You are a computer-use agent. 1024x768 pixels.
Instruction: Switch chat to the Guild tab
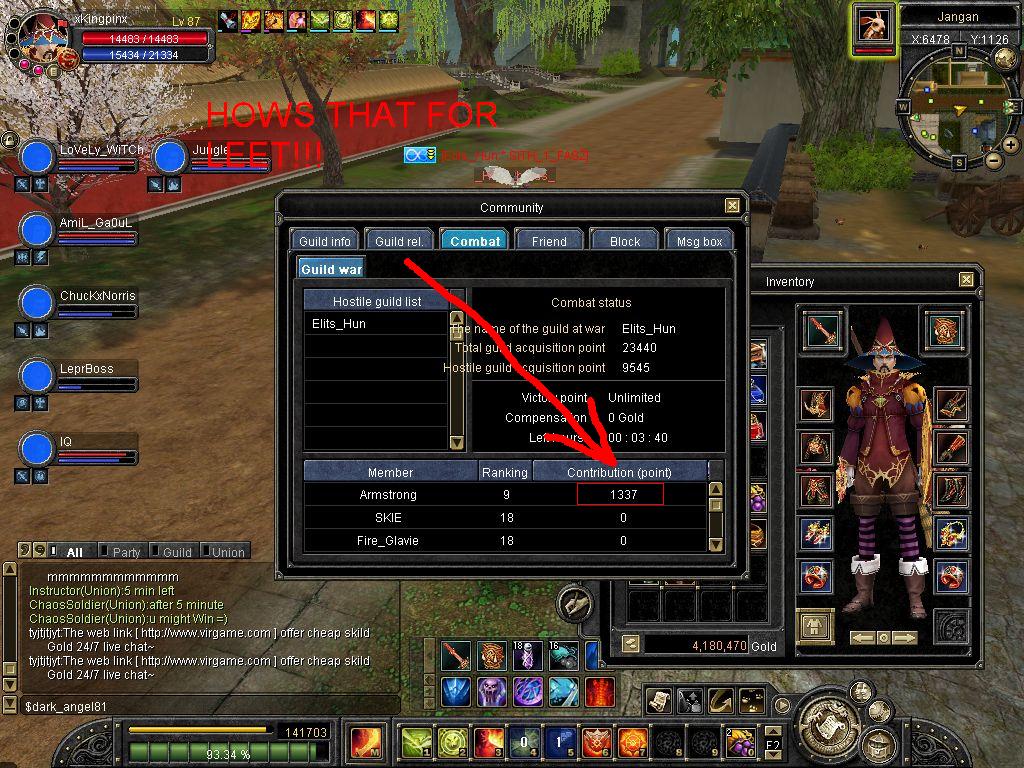coord(176,552)
